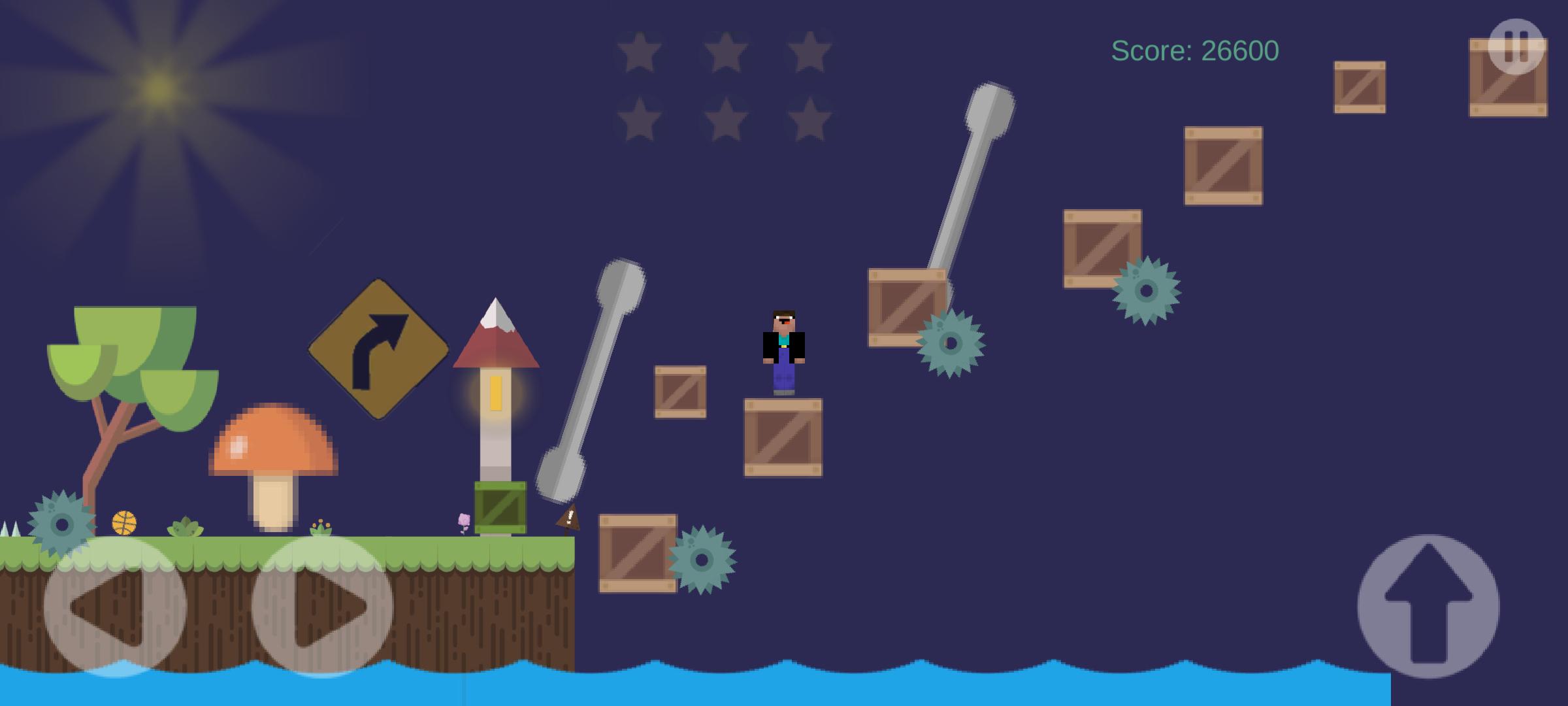Pause the game
Viewport: 1568px width, 706px height.
(1516, 46)
